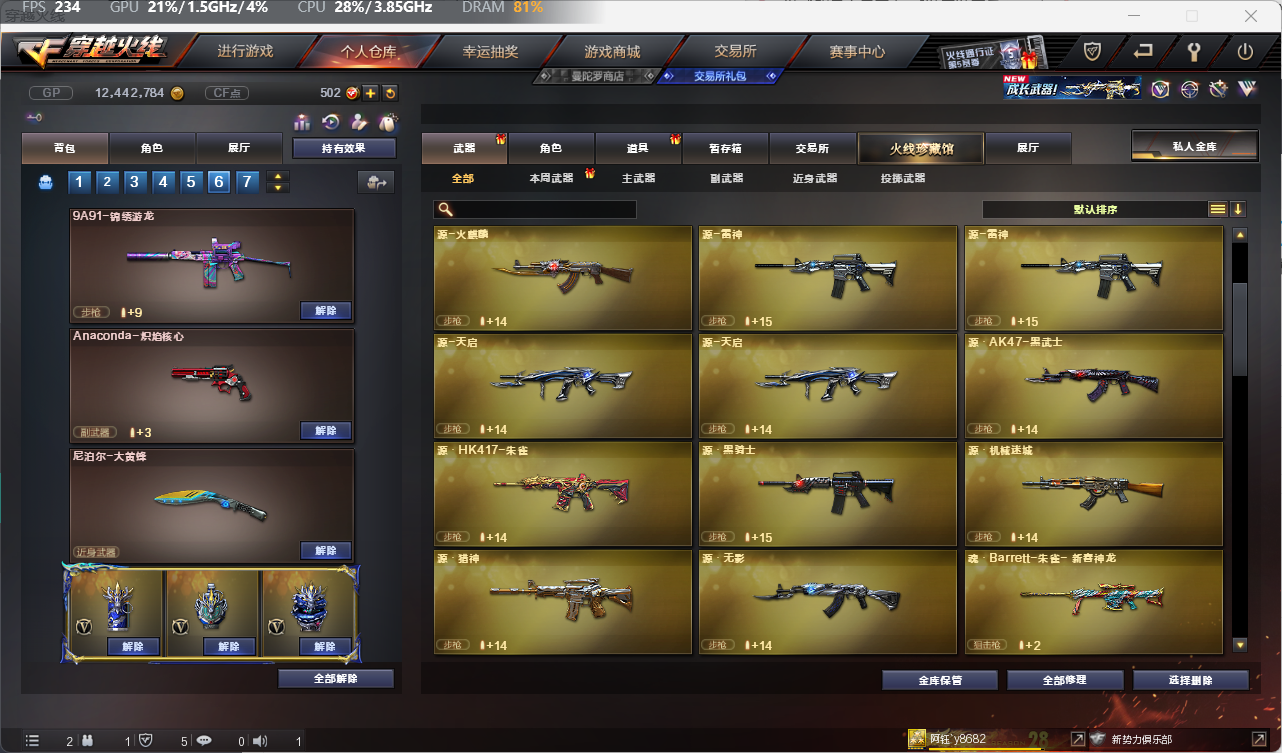Open 金库保管 vault storage

[x=940, y=680]
